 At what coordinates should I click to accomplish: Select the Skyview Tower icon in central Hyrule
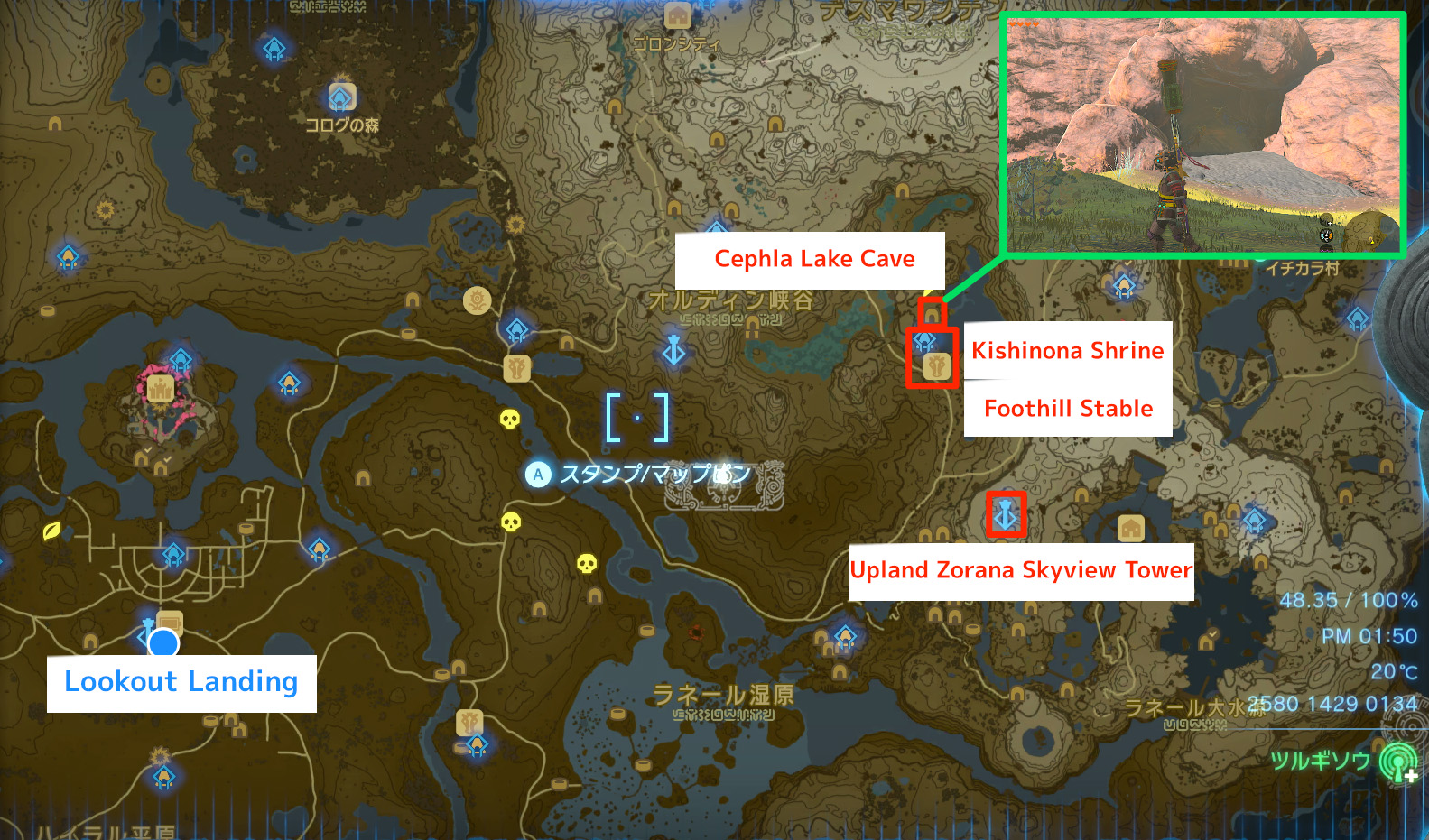(674, 350)
